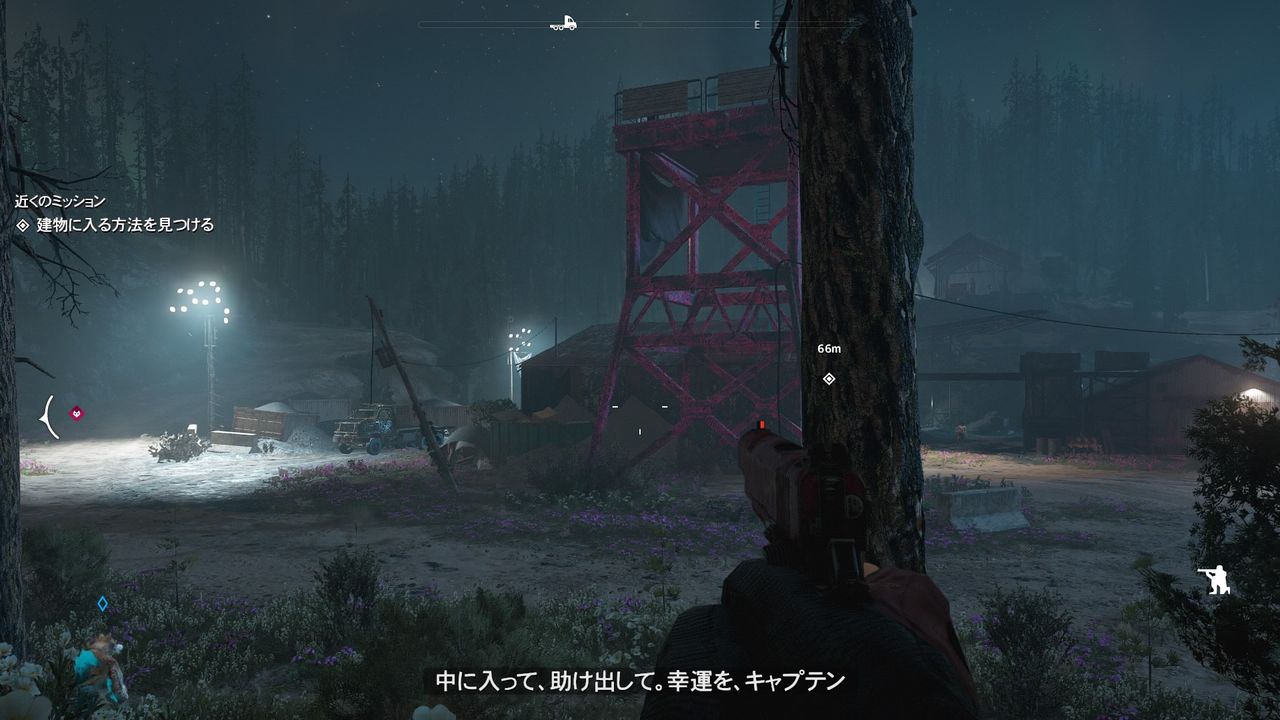Click the blue diamond pickup marker

104,602
